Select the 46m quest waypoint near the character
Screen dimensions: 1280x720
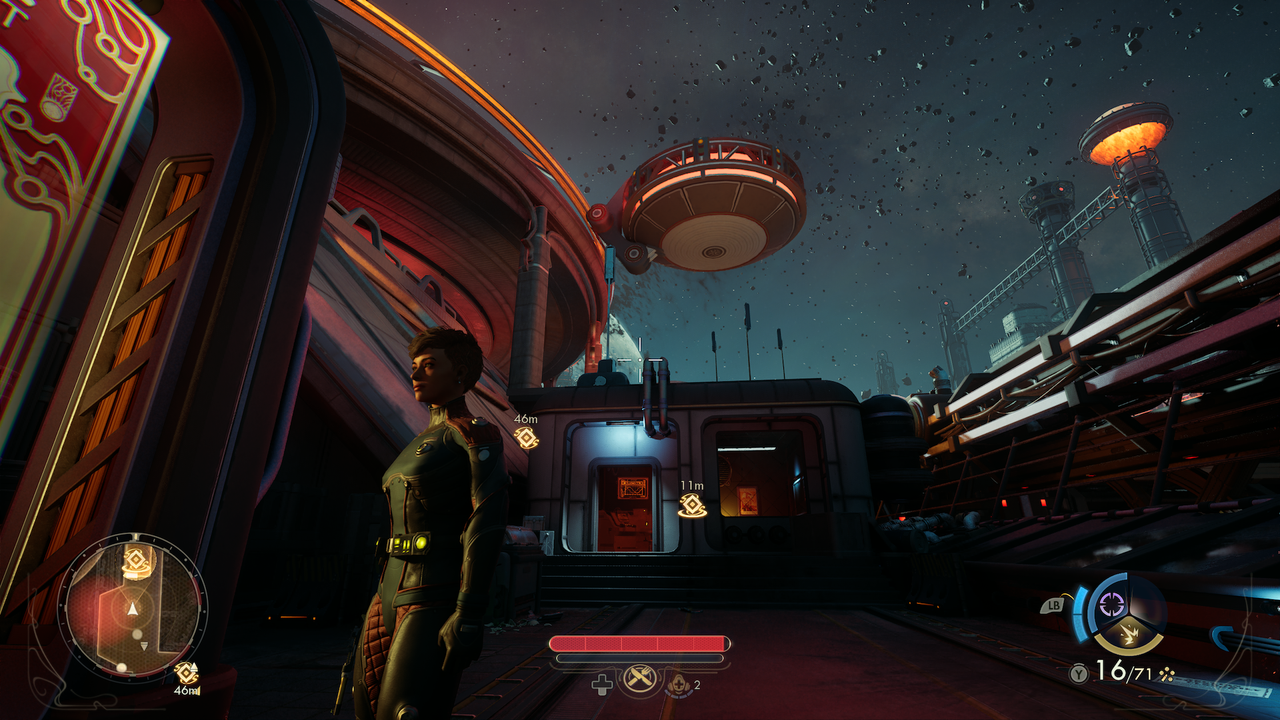click(526, 437)
